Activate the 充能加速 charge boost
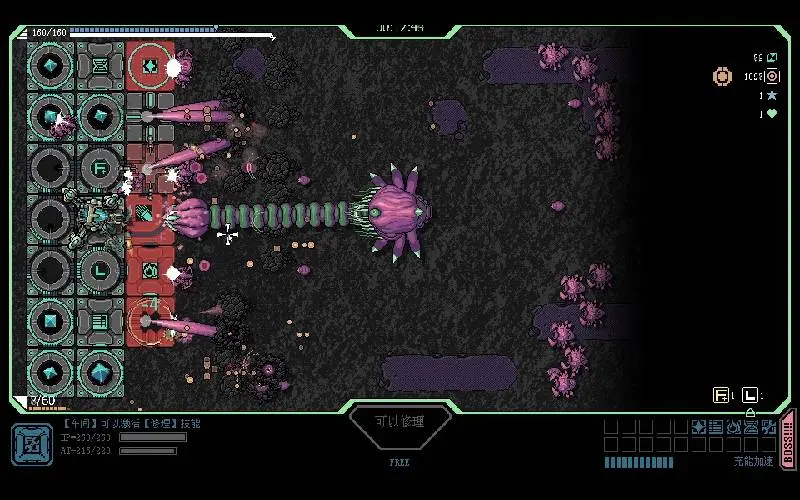 pos(753,461)
